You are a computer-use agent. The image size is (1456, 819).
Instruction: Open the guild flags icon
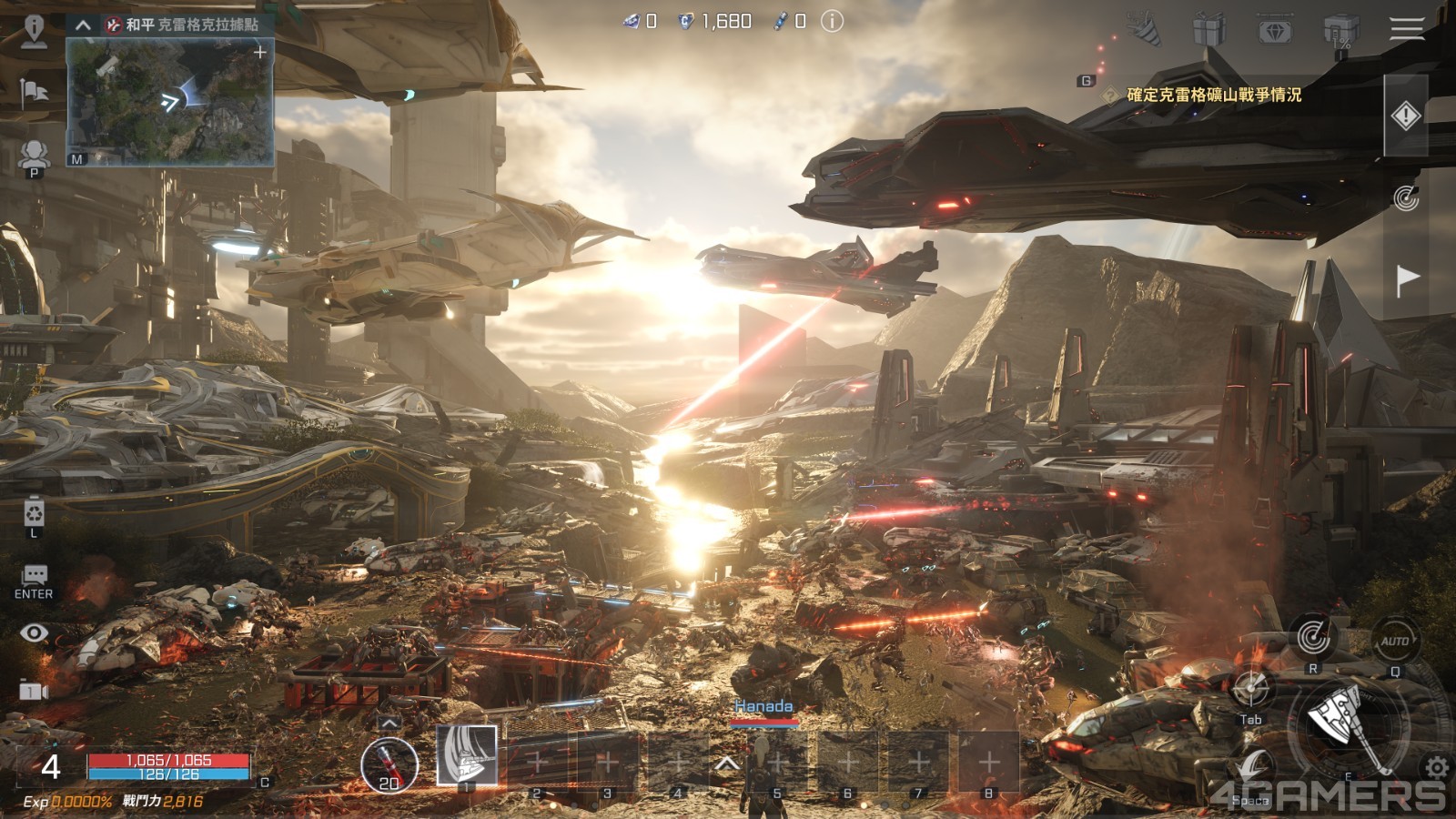(34, 92)
